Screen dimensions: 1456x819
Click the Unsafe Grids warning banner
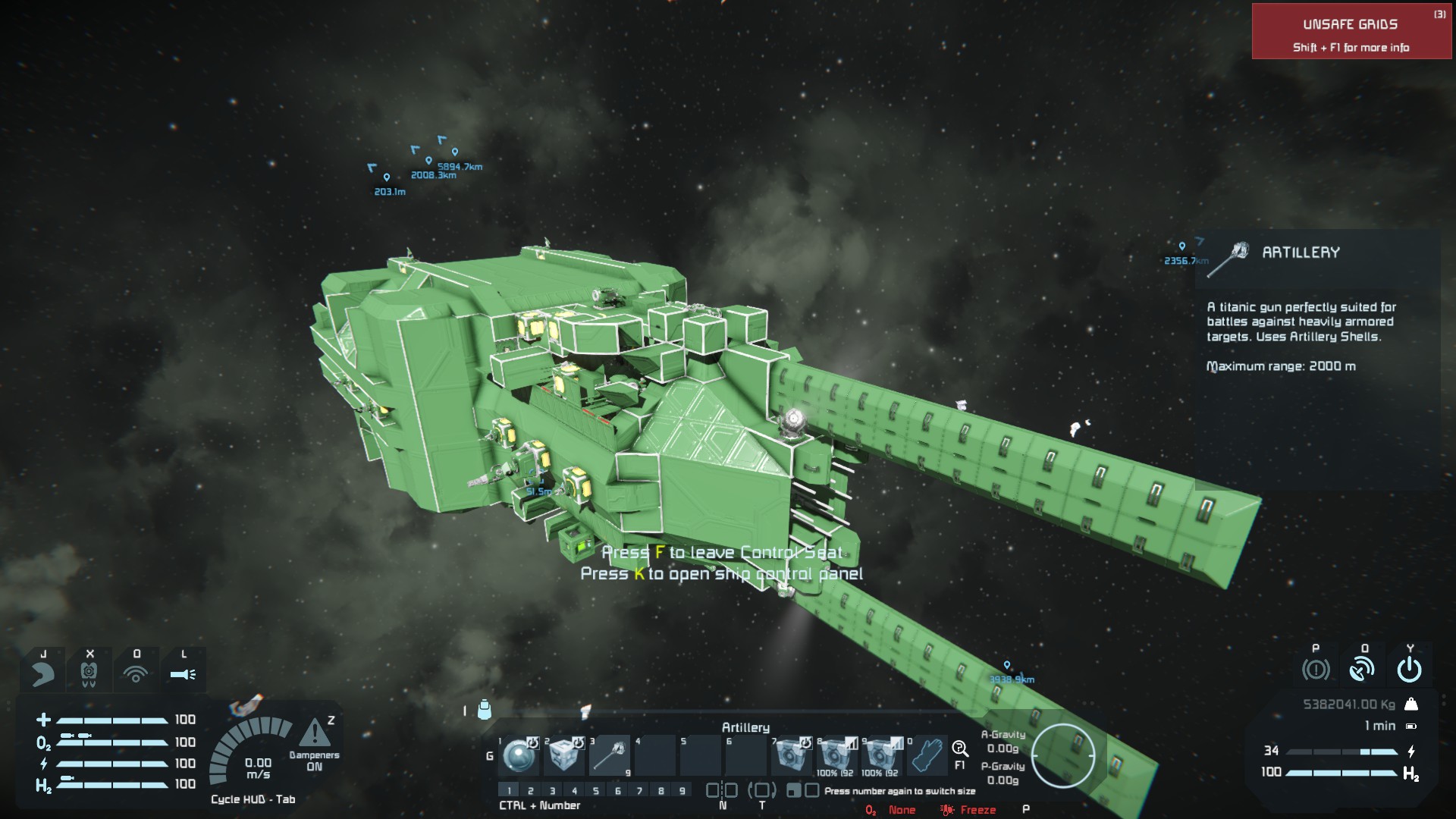coord(1351,32)
